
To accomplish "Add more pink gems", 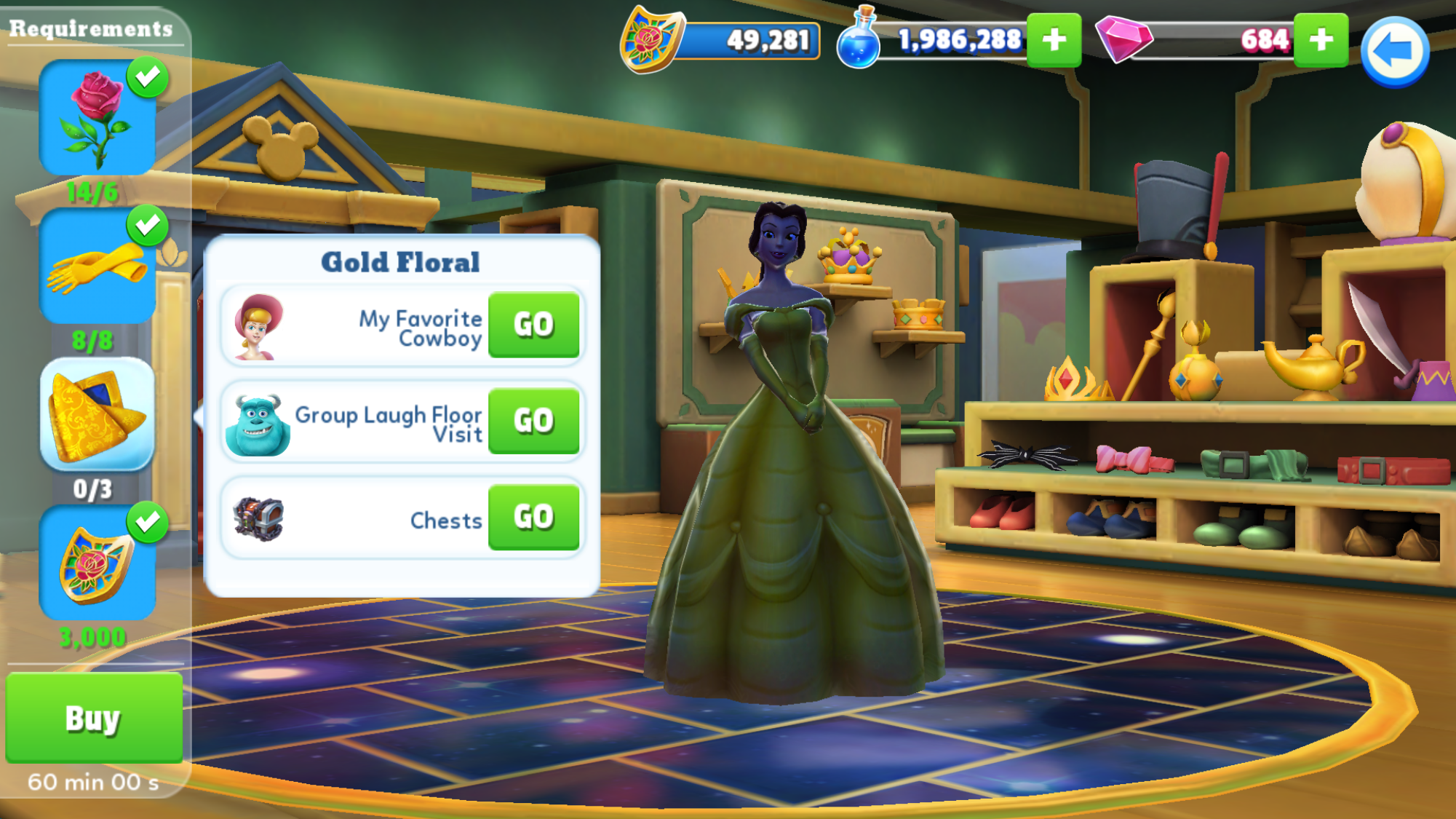I will (1321, 40).
